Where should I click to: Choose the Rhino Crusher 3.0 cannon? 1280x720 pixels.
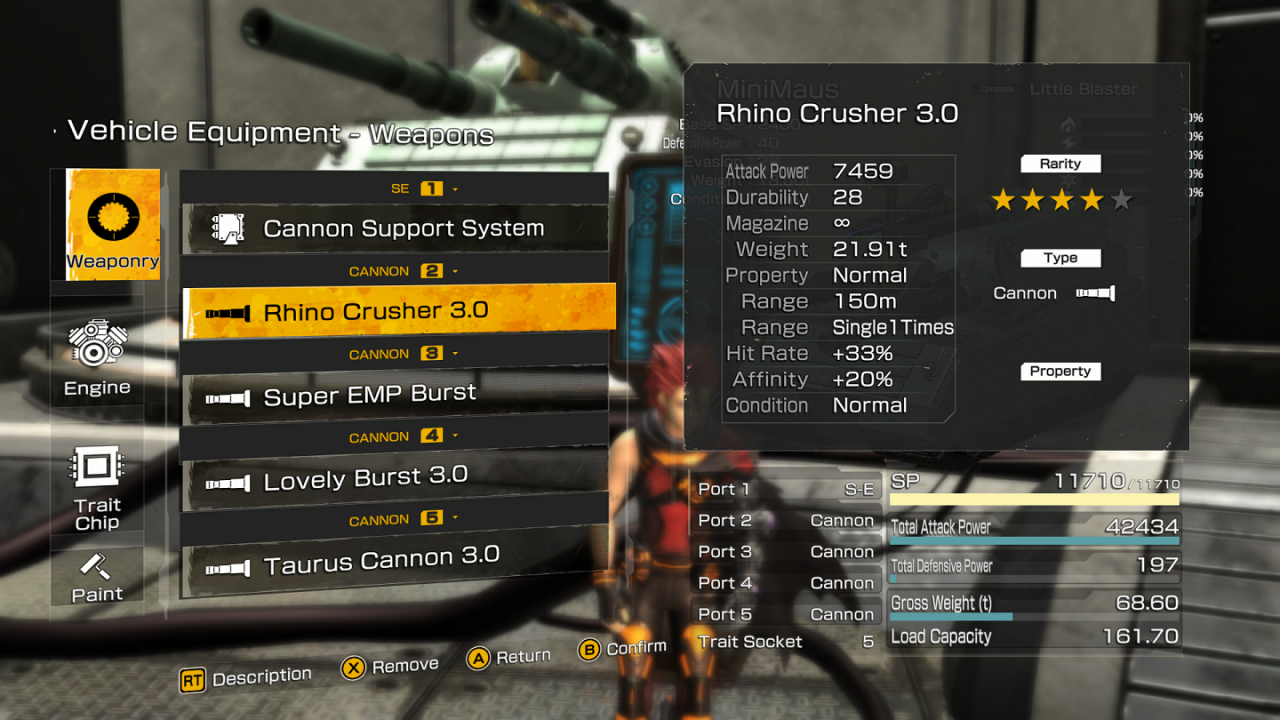(398, 312)
